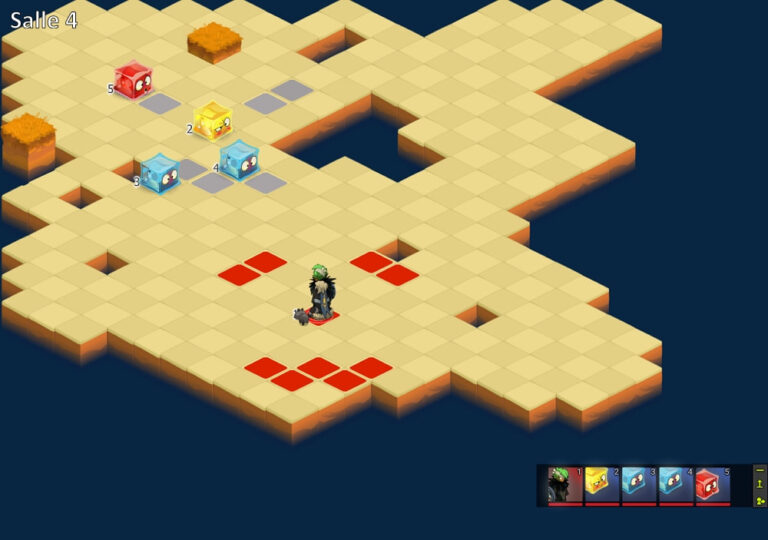Screen dimensions: 768x540
Task: Select the yellow cube portrait numbered 2
Action: pos(602,485)
